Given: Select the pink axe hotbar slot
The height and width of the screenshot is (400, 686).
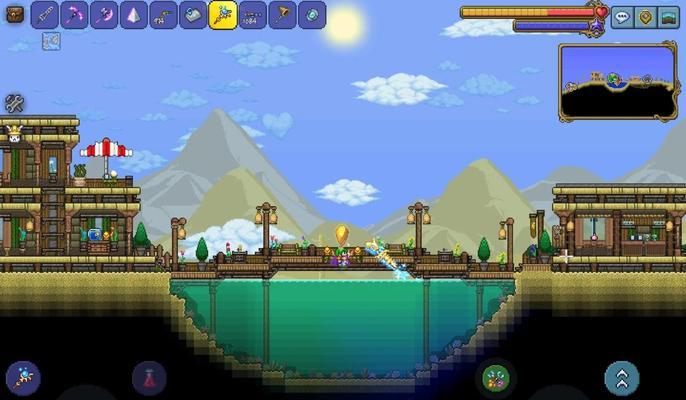Looking at the screenshot, I should click(x=104, y=15).
